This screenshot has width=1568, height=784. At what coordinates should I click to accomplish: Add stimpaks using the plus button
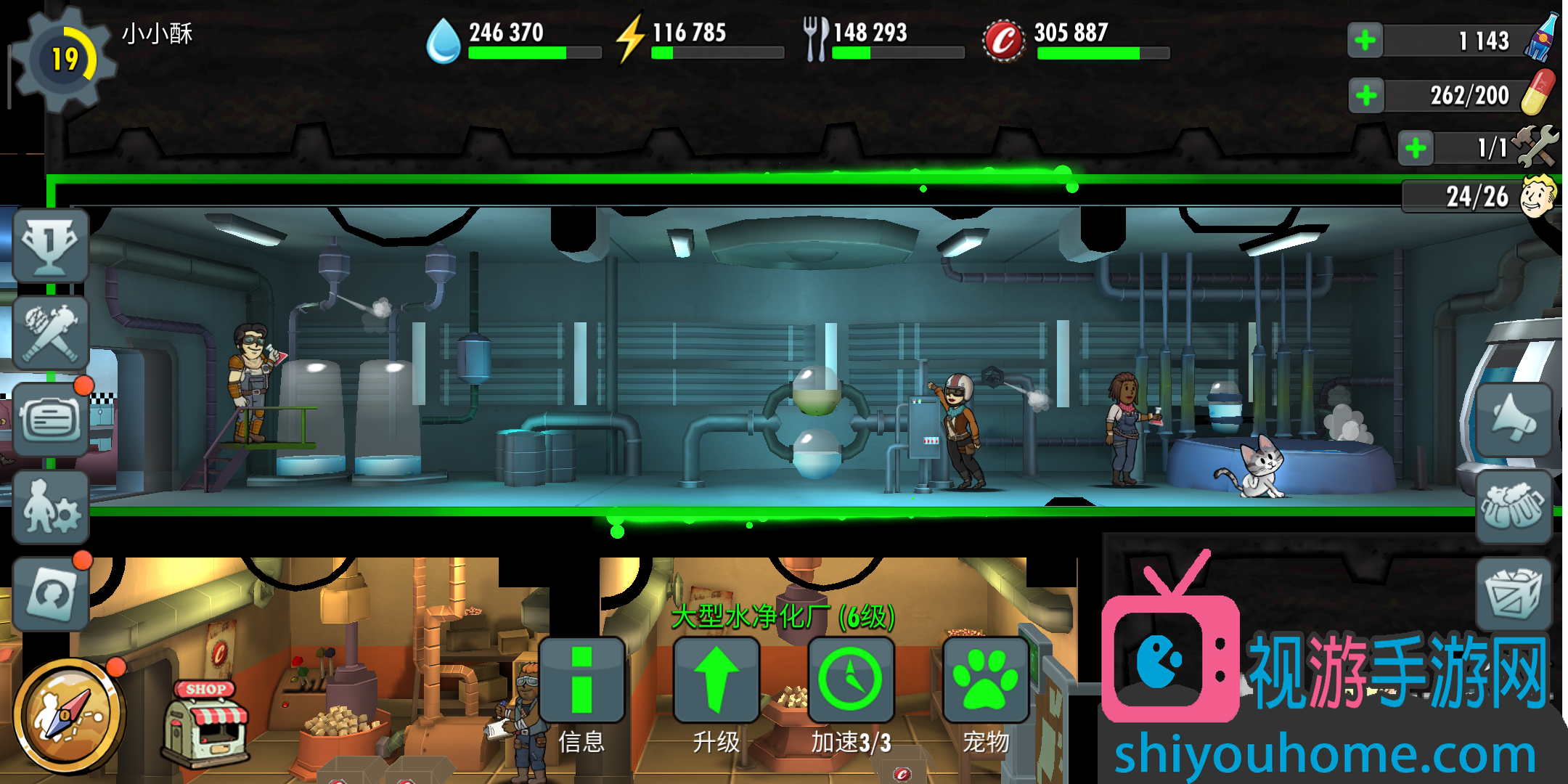coord(1366,95)
